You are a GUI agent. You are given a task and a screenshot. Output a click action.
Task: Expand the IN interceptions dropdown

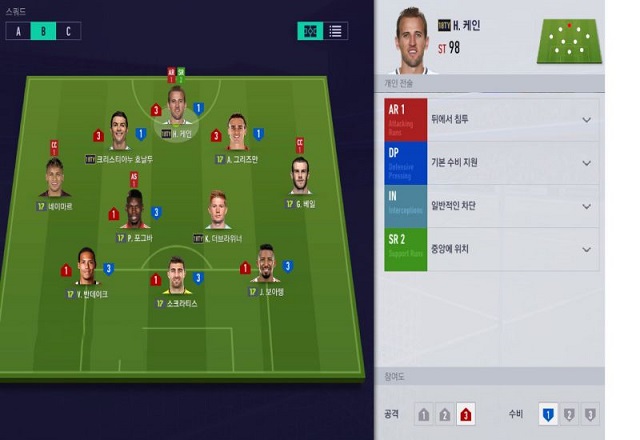(x=586, y=206)
